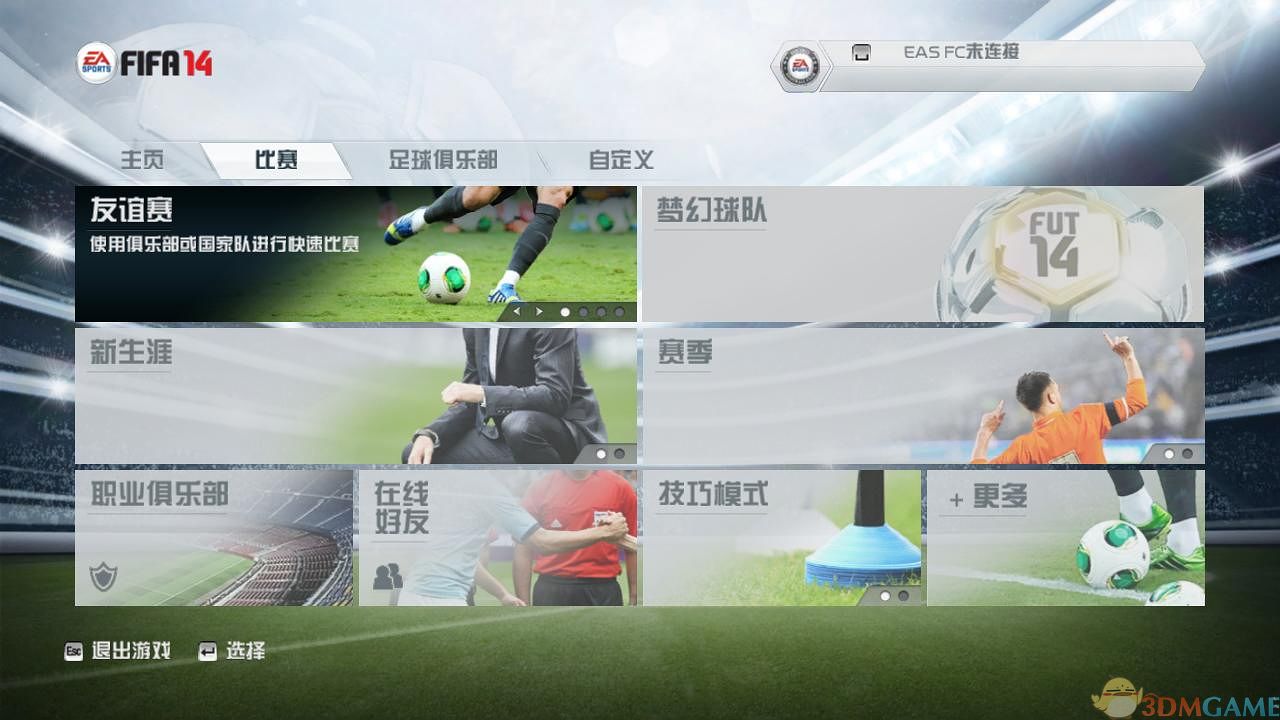Viewport: 1280px width, 720px height.
Task: Select the first dot on 技巧模式 tile
Action: (884, 595)
